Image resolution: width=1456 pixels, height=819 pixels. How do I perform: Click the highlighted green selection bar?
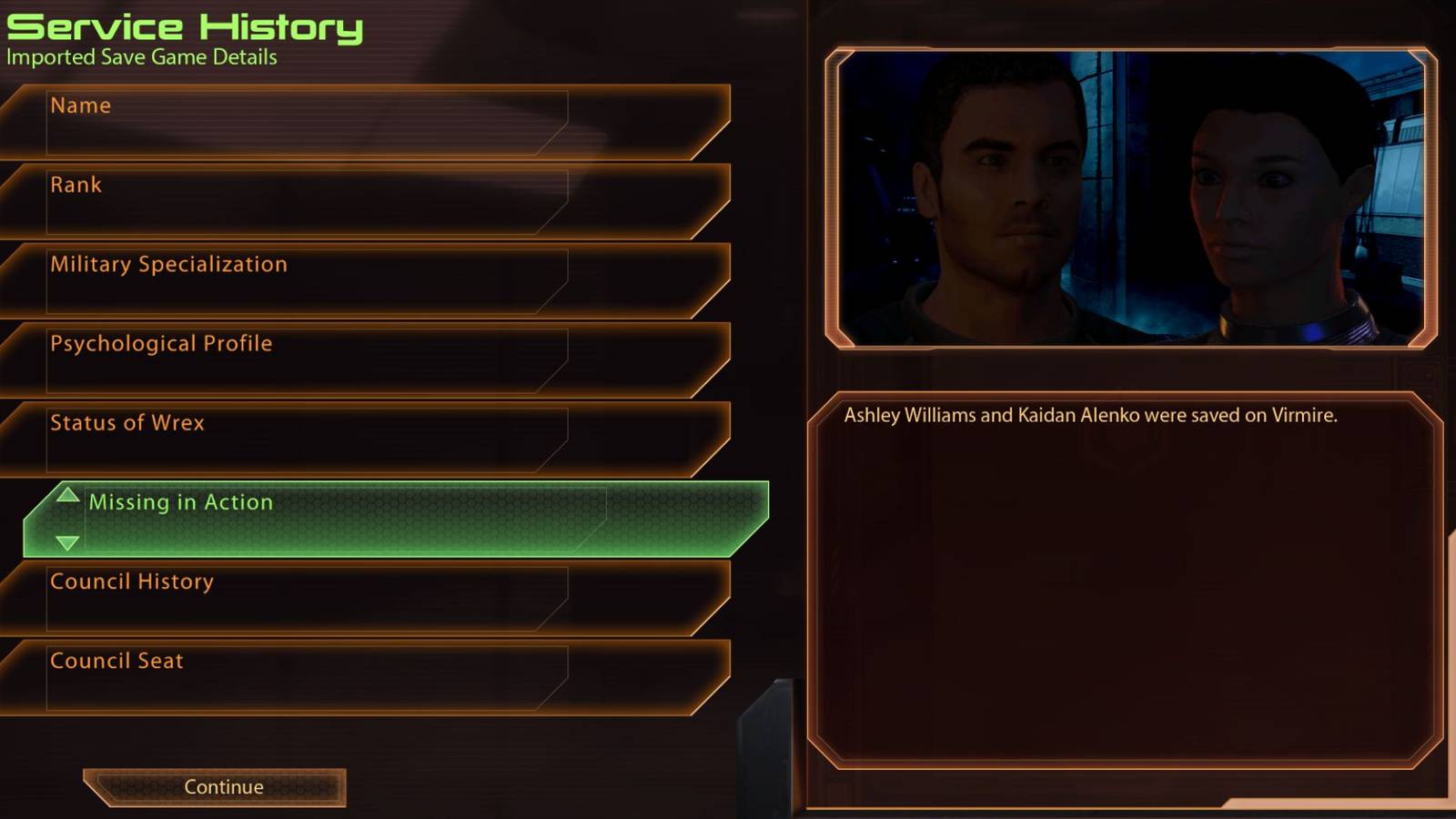[396, 515]
